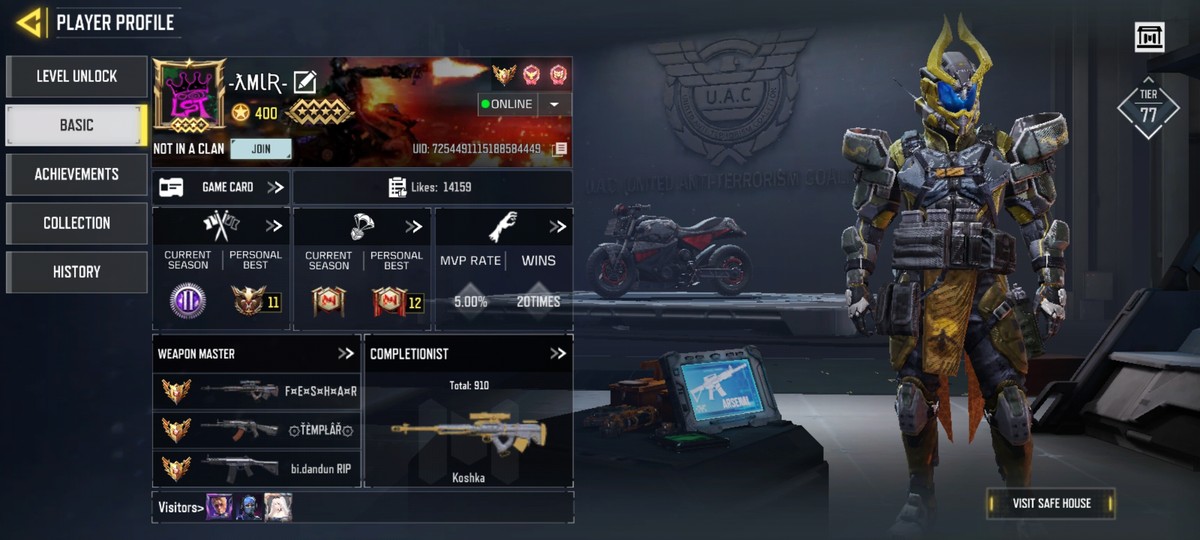
Task: Copy the UID using the copy icon
Action: pyautogui.click(x=560, y=149)
